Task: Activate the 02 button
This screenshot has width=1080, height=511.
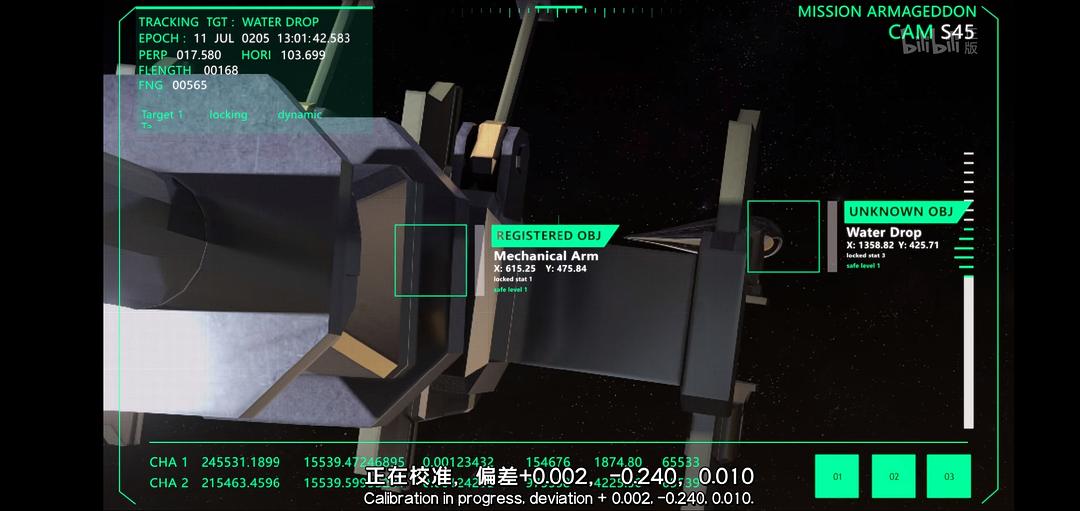Action: (894, 476)
